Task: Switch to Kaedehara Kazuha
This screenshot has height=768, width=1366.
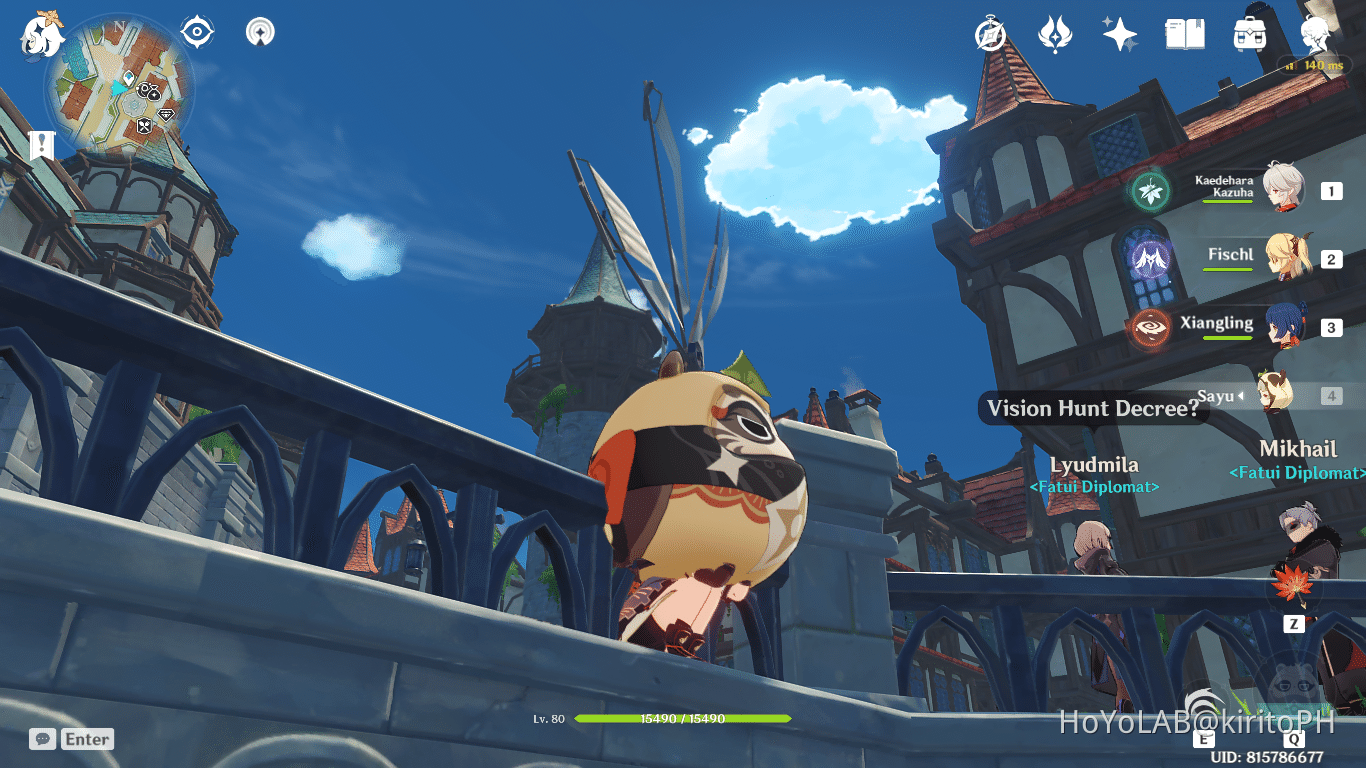Action: [x=1280, y=189]
